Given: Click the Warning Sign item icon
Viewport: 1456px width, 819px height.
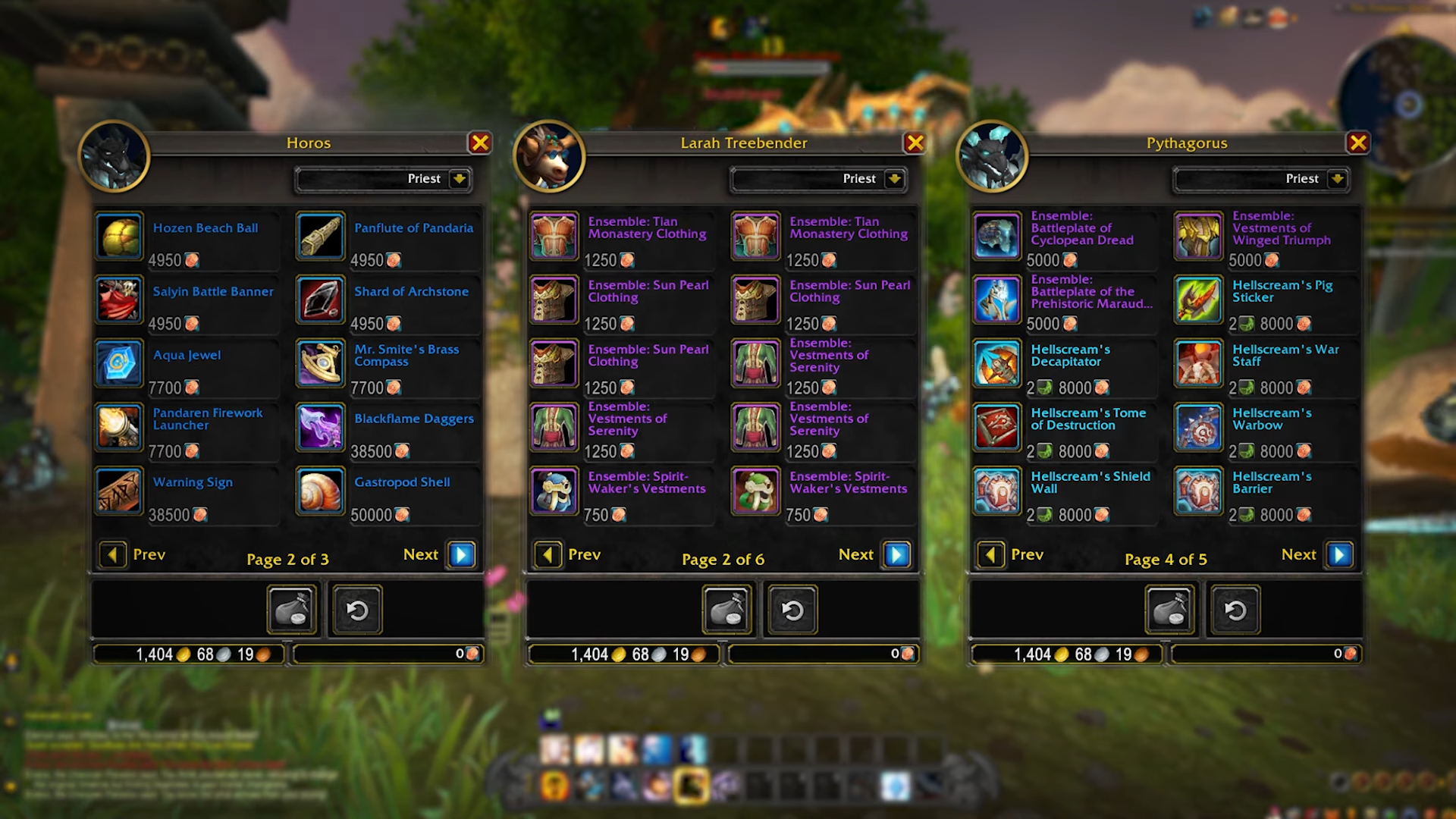Looking at the screenshot, I should pos(119,491).
